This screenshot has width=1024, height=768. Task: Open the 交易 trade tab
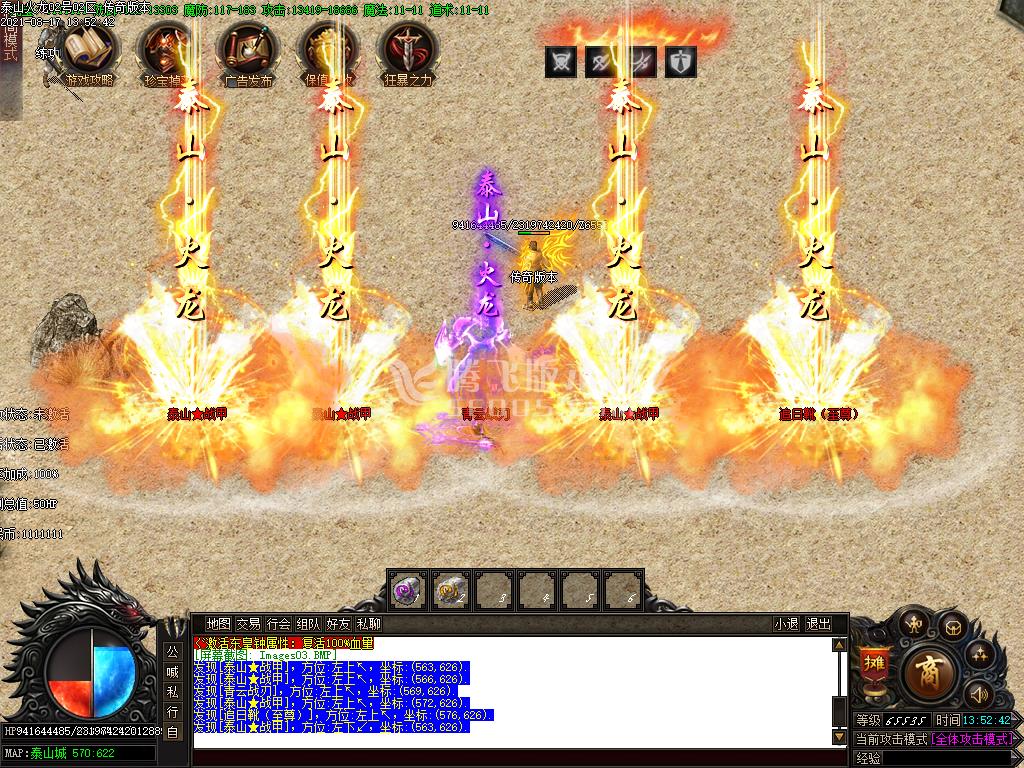point(249,624)
